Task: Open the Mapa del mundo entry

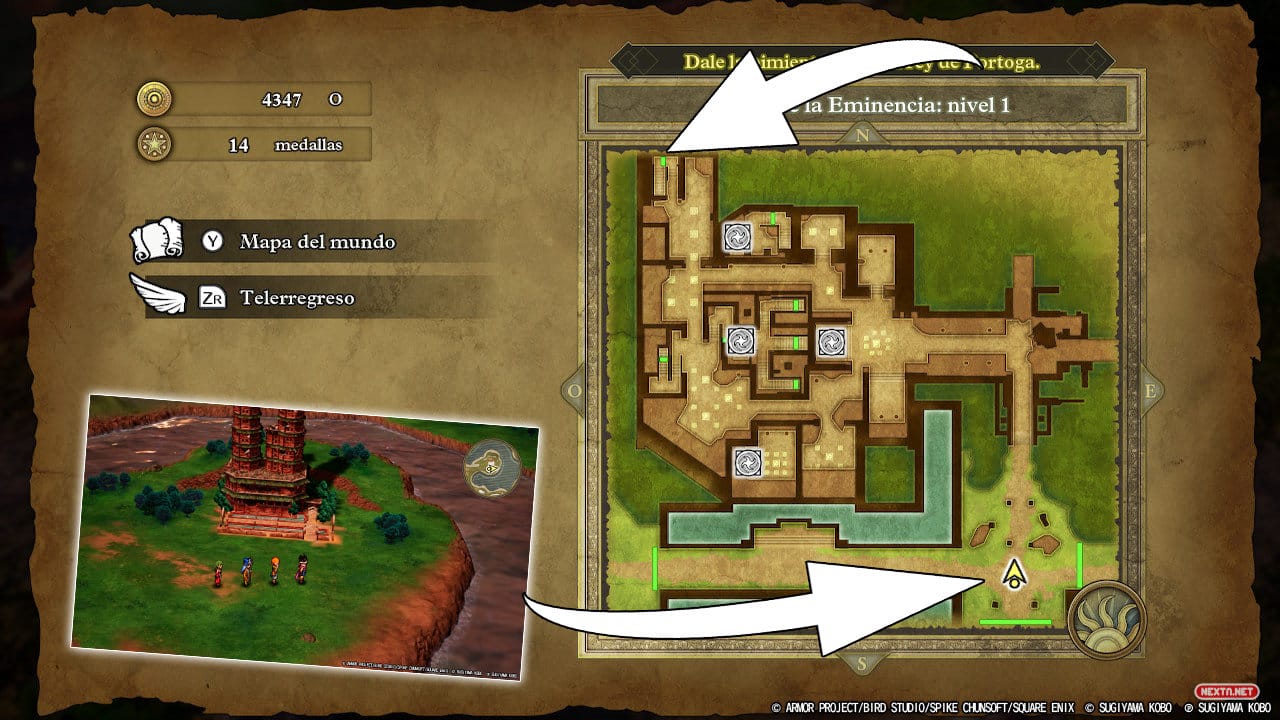Action: [x=316, y=242]
